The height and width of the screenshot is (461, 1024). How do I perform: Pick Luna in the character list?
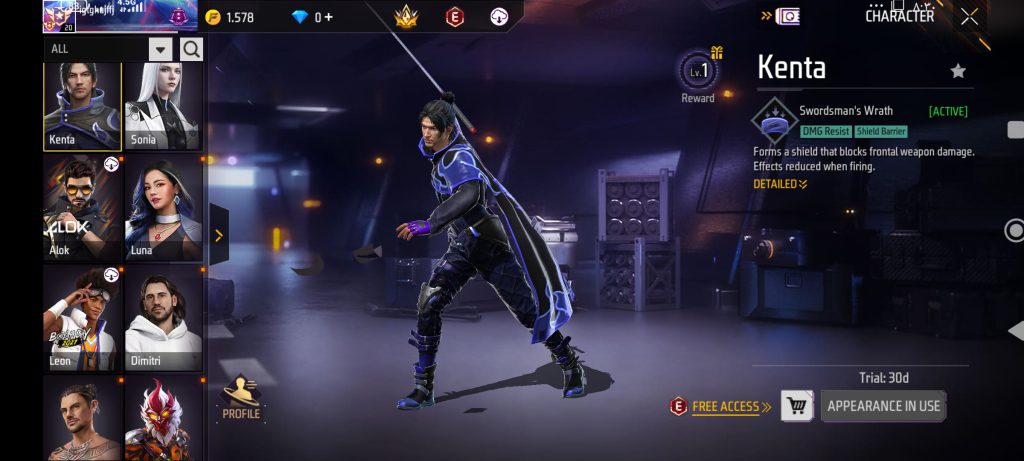point(163,207)
